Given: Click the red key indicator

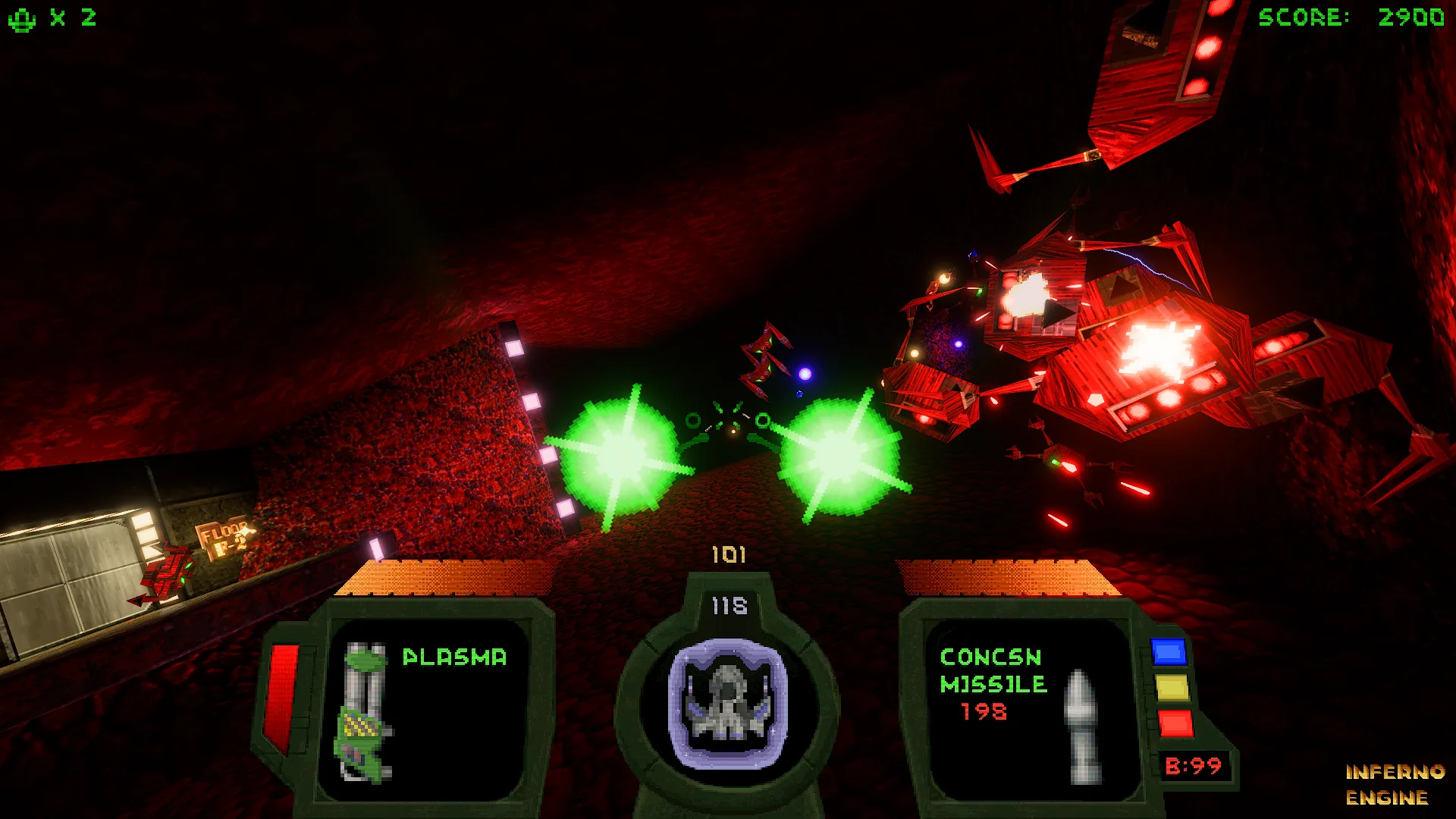Looking at the screenshot, I should (1175, 723).
